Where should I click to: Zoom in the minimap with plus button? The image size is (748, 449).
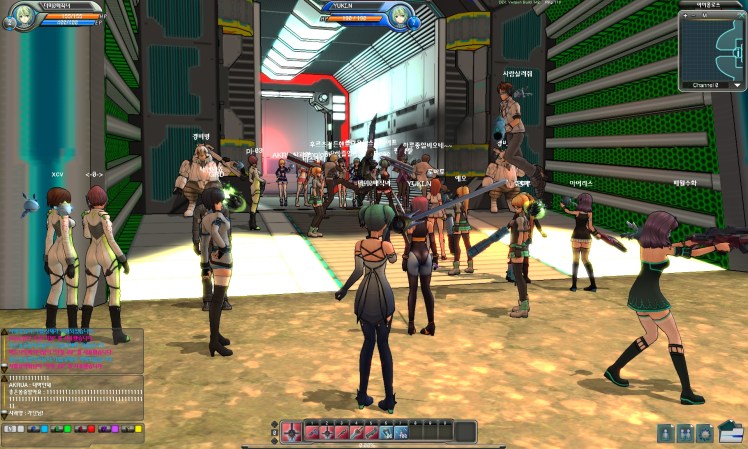click(x=685, y=16)
